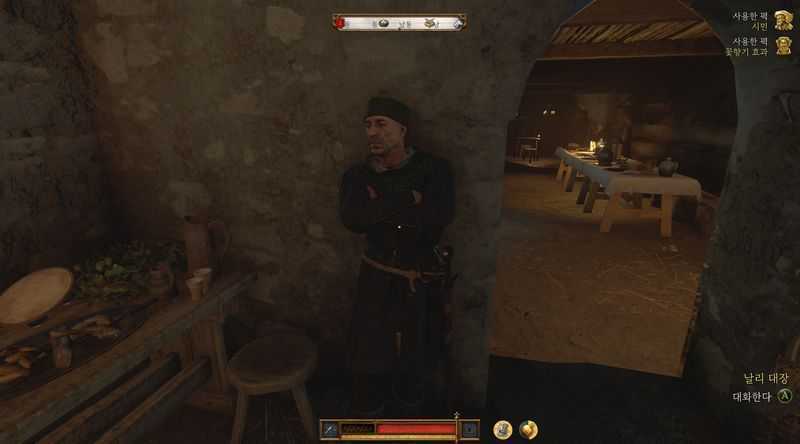Screen dimensions: 800x444
Task: Select the second gold perk notification icon
Action: (x=783, y=47)
